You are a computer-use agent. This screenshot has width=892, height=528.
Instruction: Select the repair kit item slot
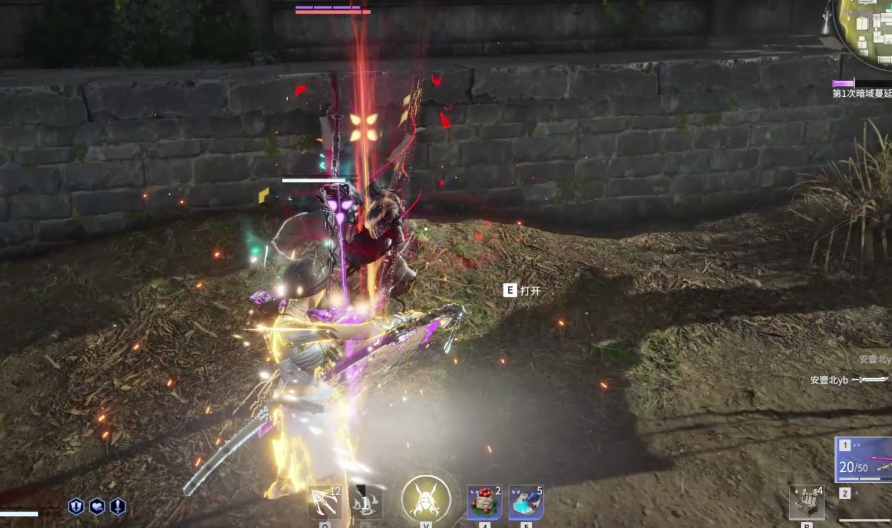click(805, 501)
